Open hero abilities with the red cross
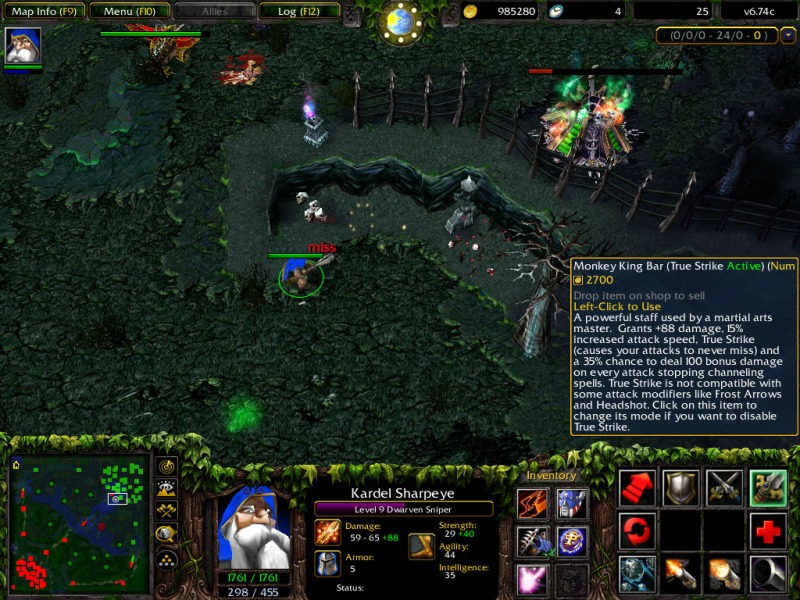Screen dimensions: 800x600 pyautogui.click(x=768, y=531)
